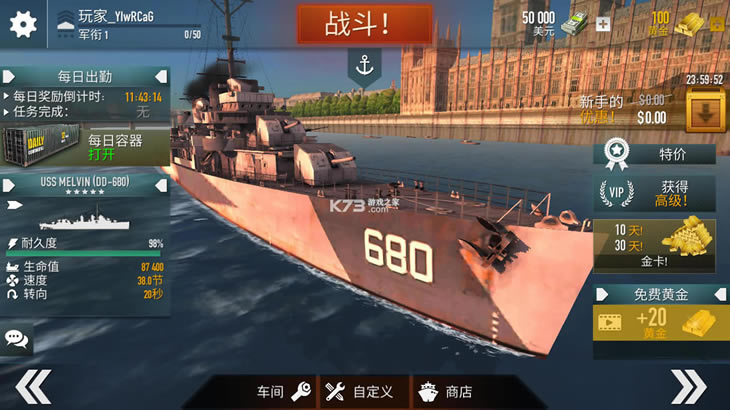The height and width of the screenshot is (410, 730).
Task: Open the gear settings menu
Action: click(x=22, y=23)
